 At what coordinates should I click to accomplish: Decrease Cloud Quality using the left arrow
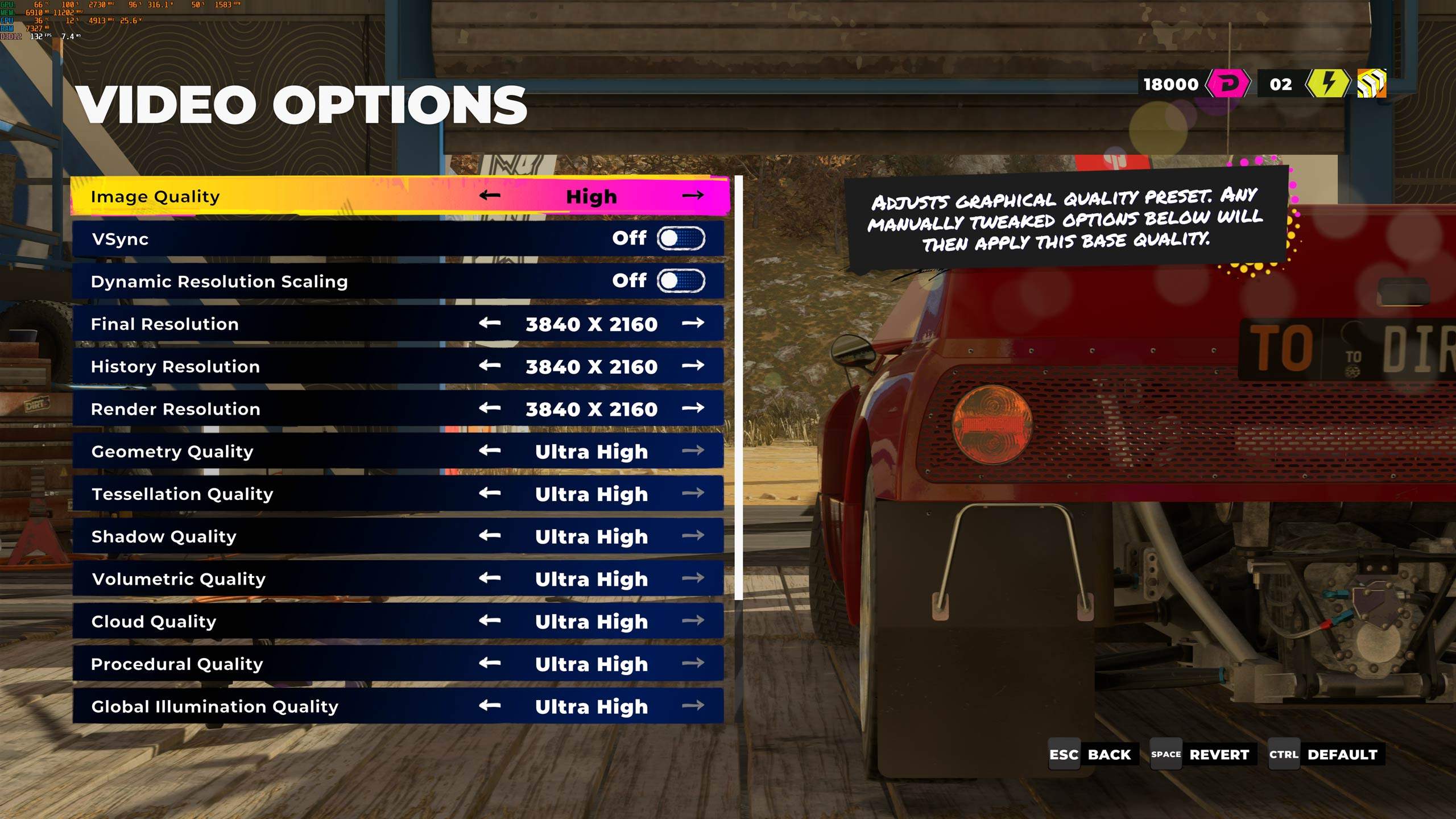pyautogui.click(x=489, y=621)
